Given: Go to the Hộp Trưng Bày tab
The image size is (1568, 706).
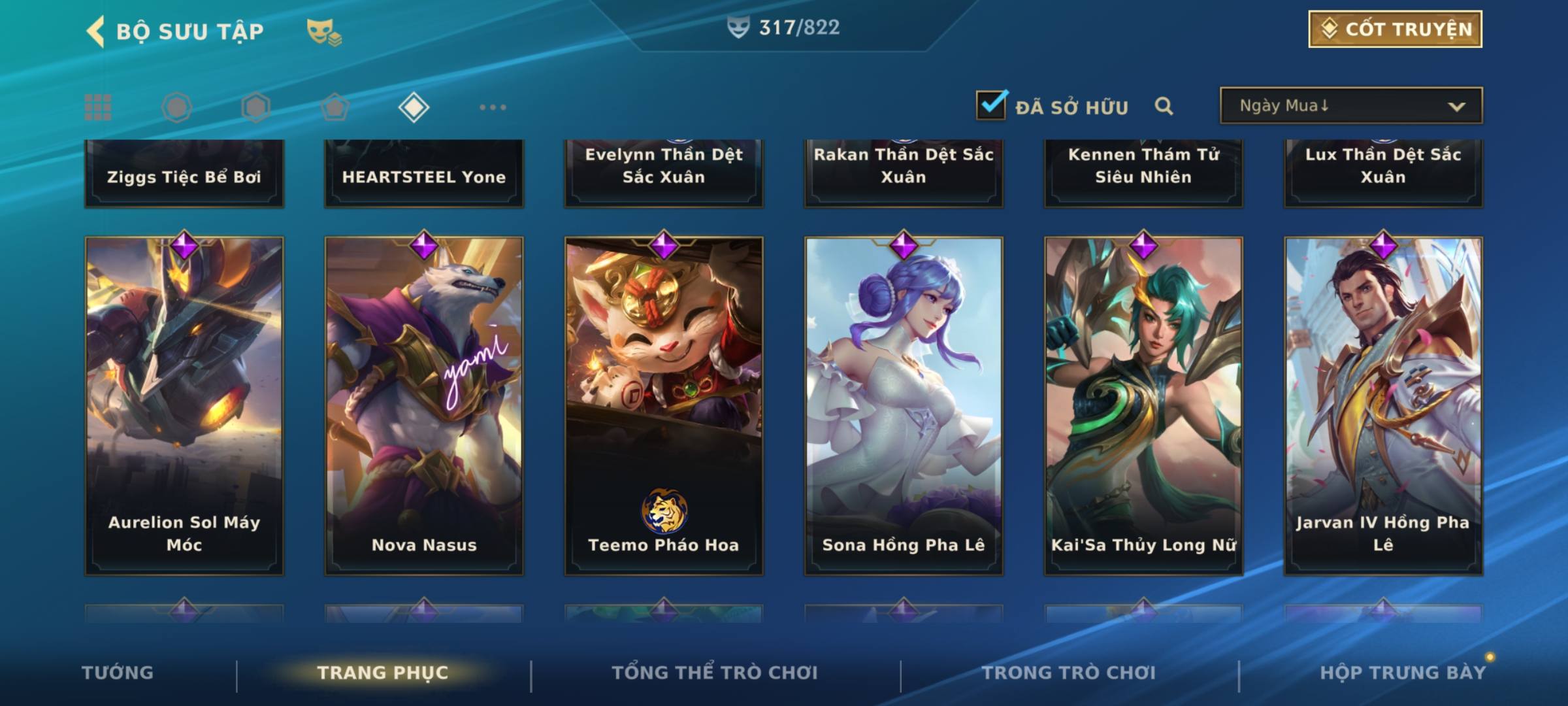Looking at the screenshot, I should 1403,673.
